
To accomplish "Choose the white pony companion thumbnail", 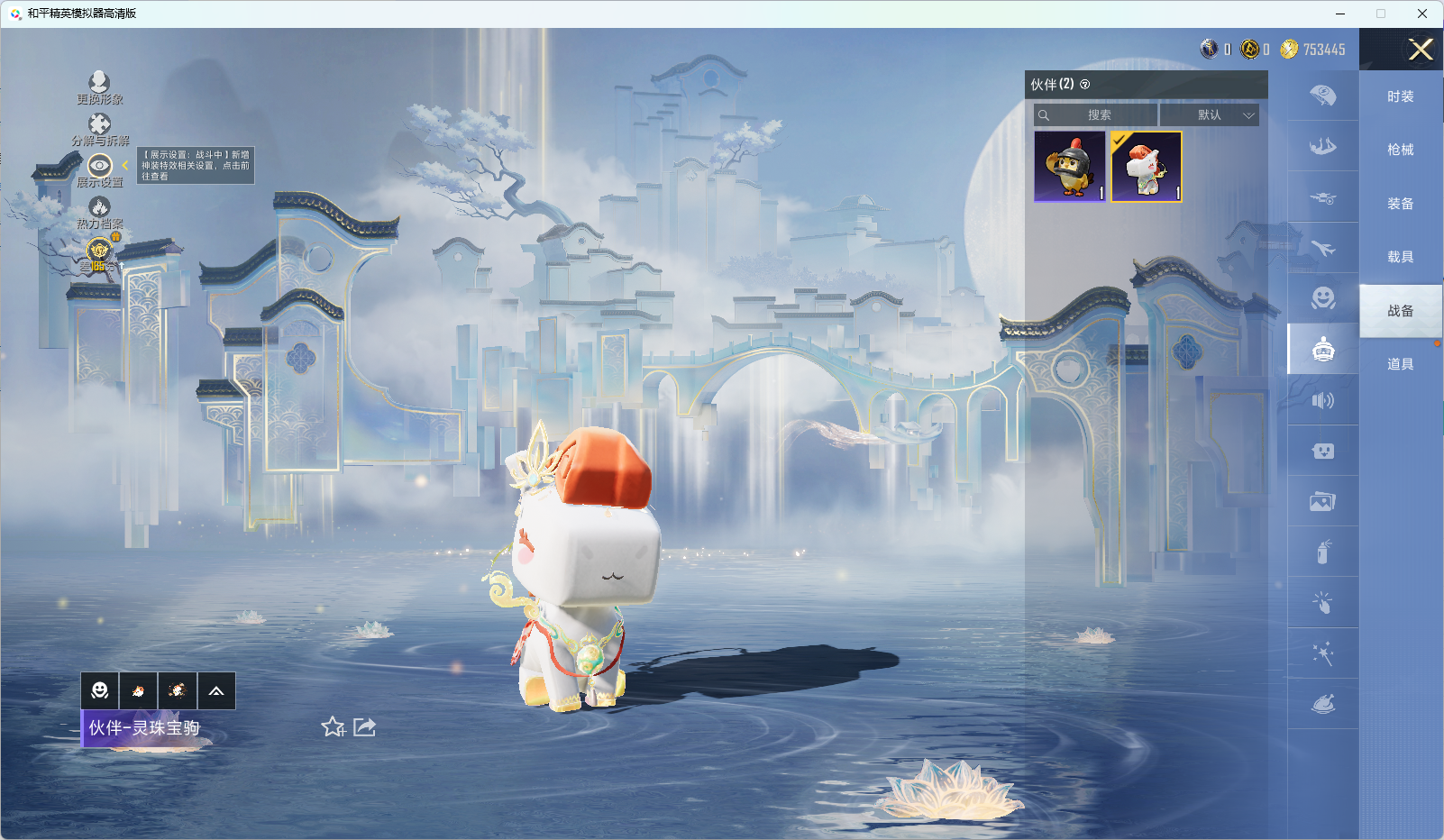I will click(x=1146, y=167).
